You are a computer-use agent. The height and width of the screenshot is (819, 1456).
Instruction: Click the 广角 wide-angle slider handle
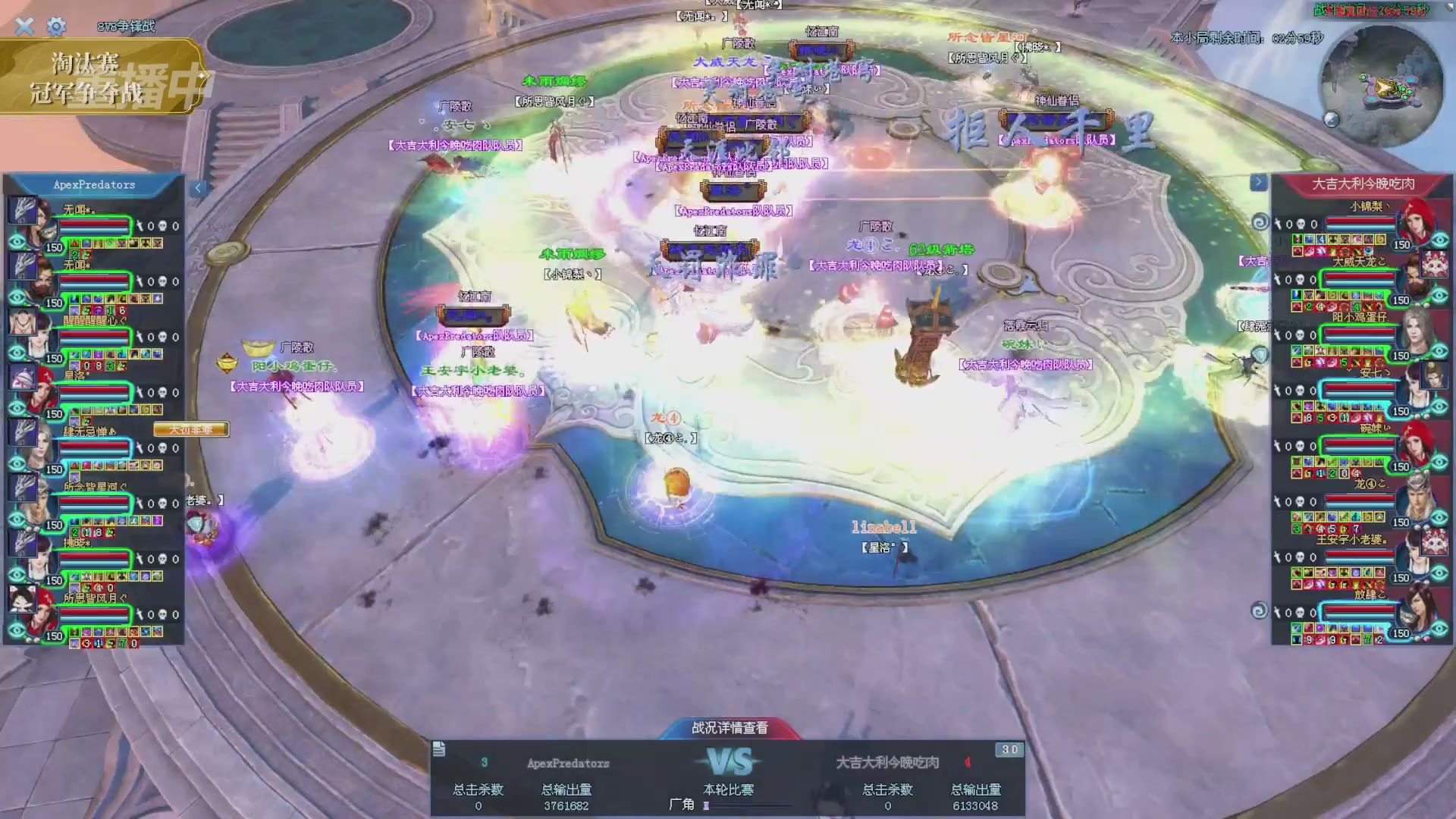(706, 805)
